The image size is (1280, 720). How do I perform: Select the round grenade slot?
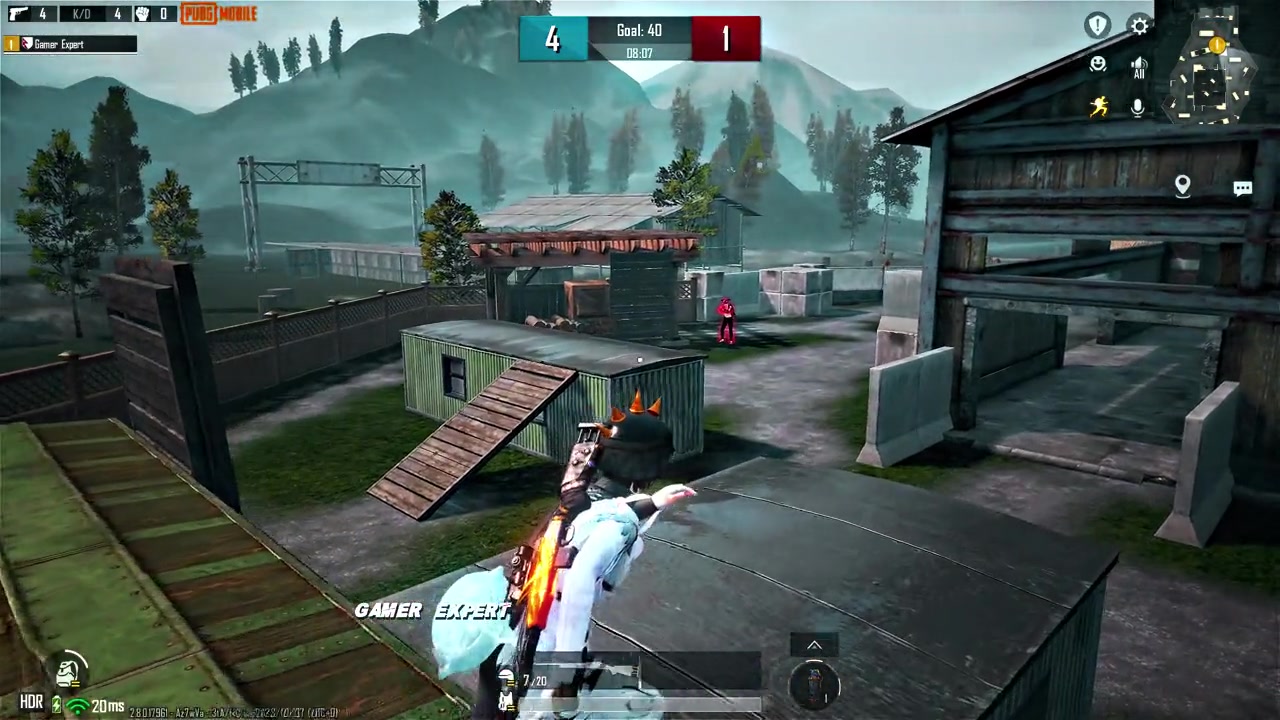814,686
